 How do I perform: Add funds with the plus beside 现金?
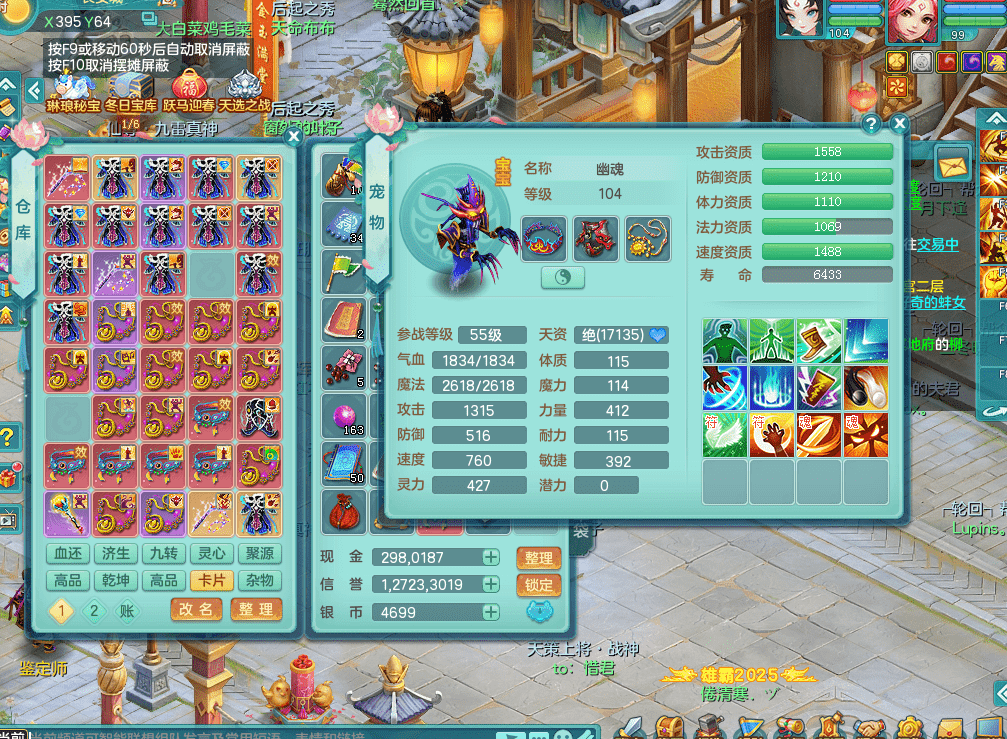coord(490,557)
